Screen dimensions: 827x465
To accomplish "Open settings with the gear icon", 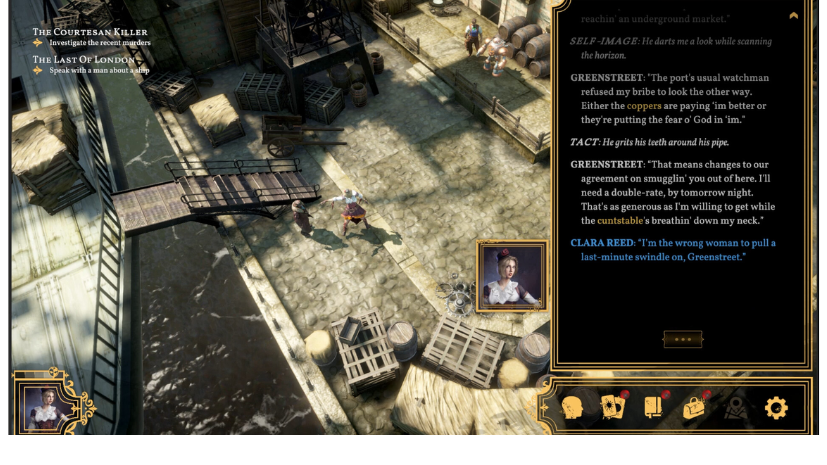I will coord(776,407).
